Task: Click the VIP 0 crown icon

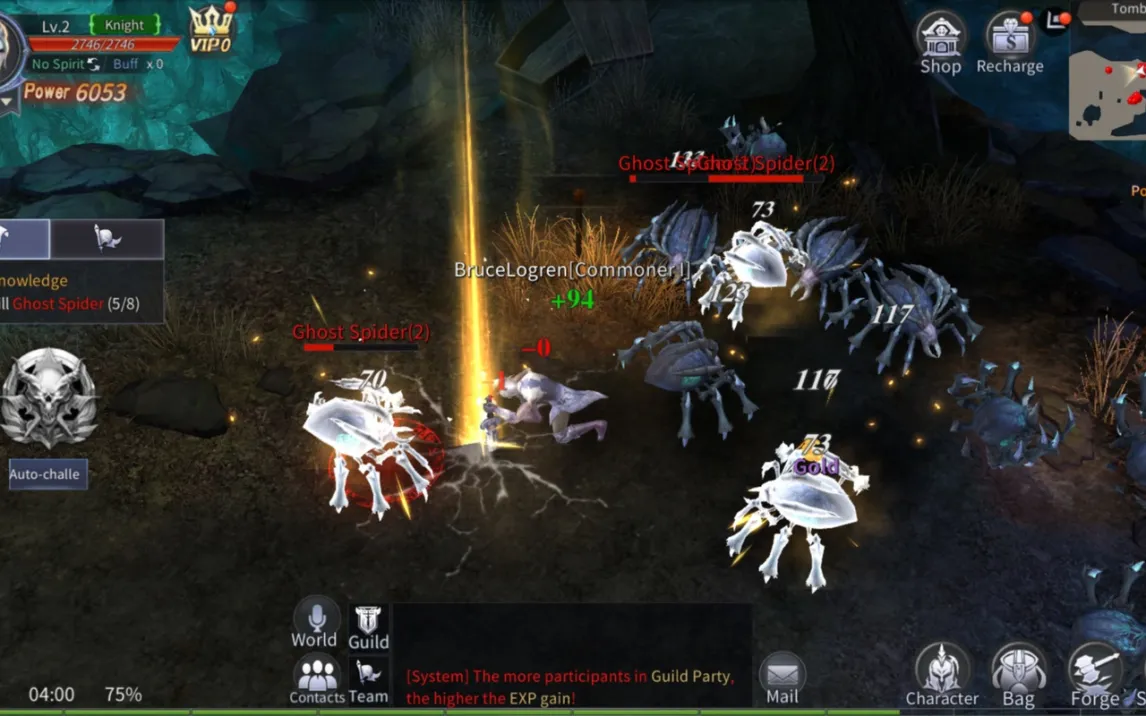Action: pyautogui.click(x=211, y=29)
